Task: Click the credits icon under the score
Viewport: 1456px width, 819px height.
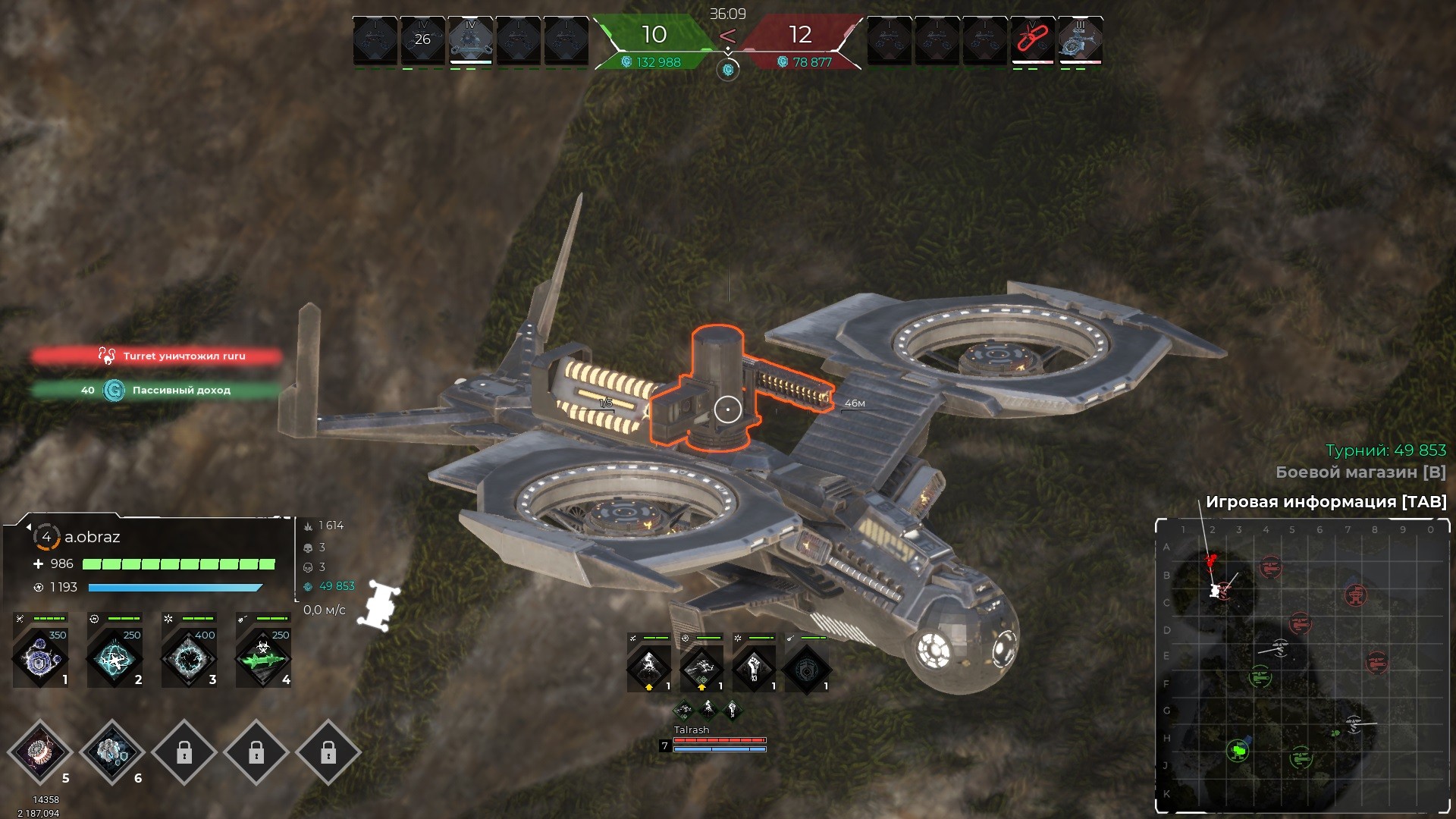Action: [x=728, y=70]
